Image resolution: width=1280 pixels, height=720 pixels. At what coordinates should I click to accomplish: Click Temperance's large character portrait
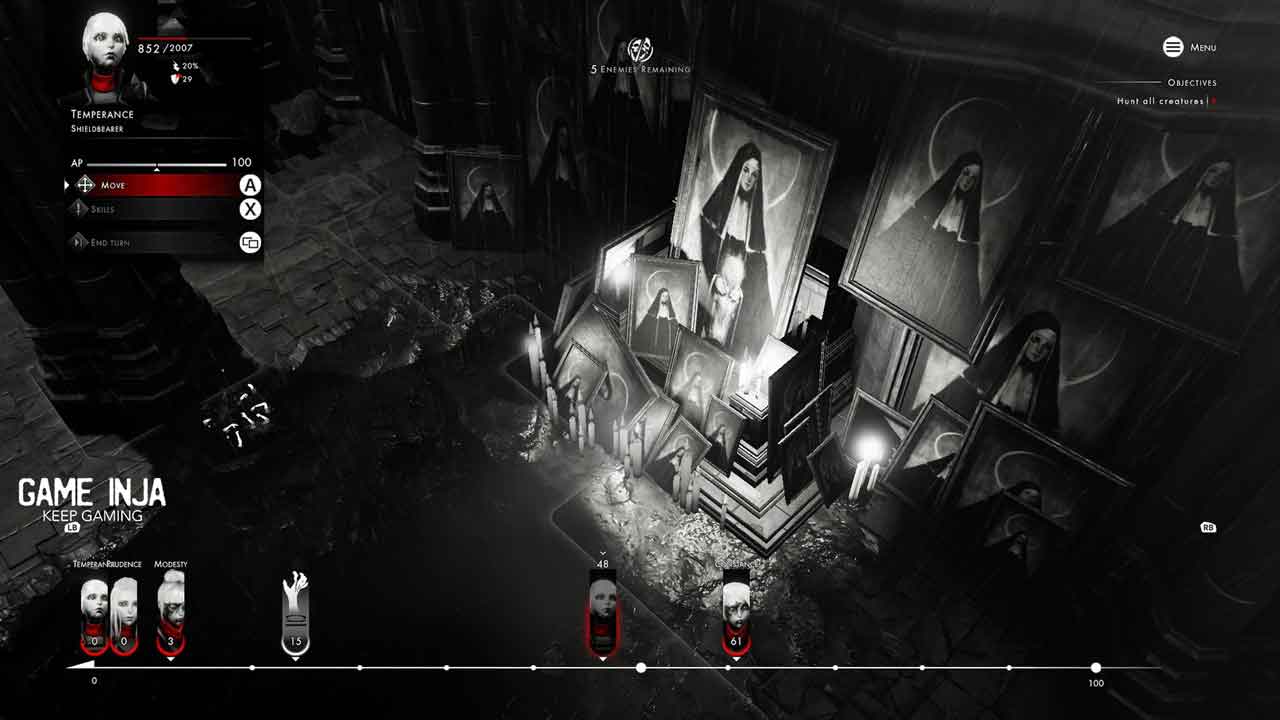(x=105, y=55)
